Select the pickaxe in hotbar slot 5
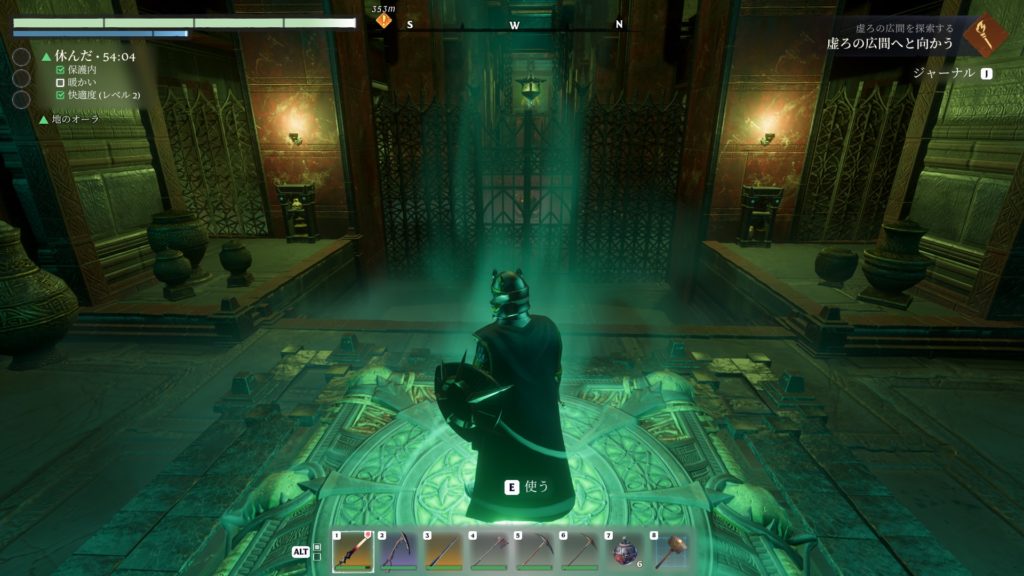Screen dimensions: 1024x576 [534, 551]
